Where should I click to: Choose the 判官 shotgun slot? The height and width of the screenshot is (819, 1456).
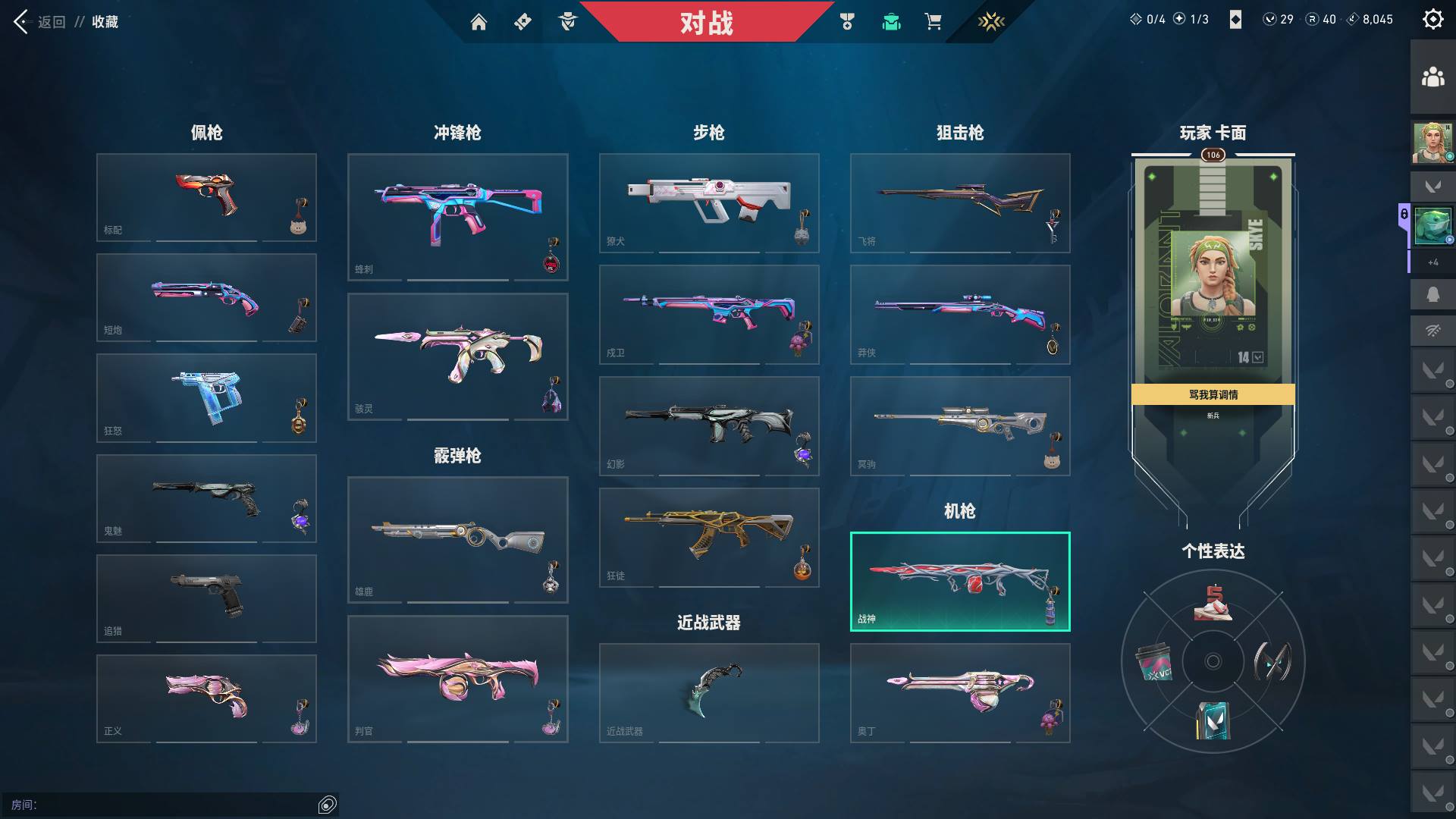[457, 679]
